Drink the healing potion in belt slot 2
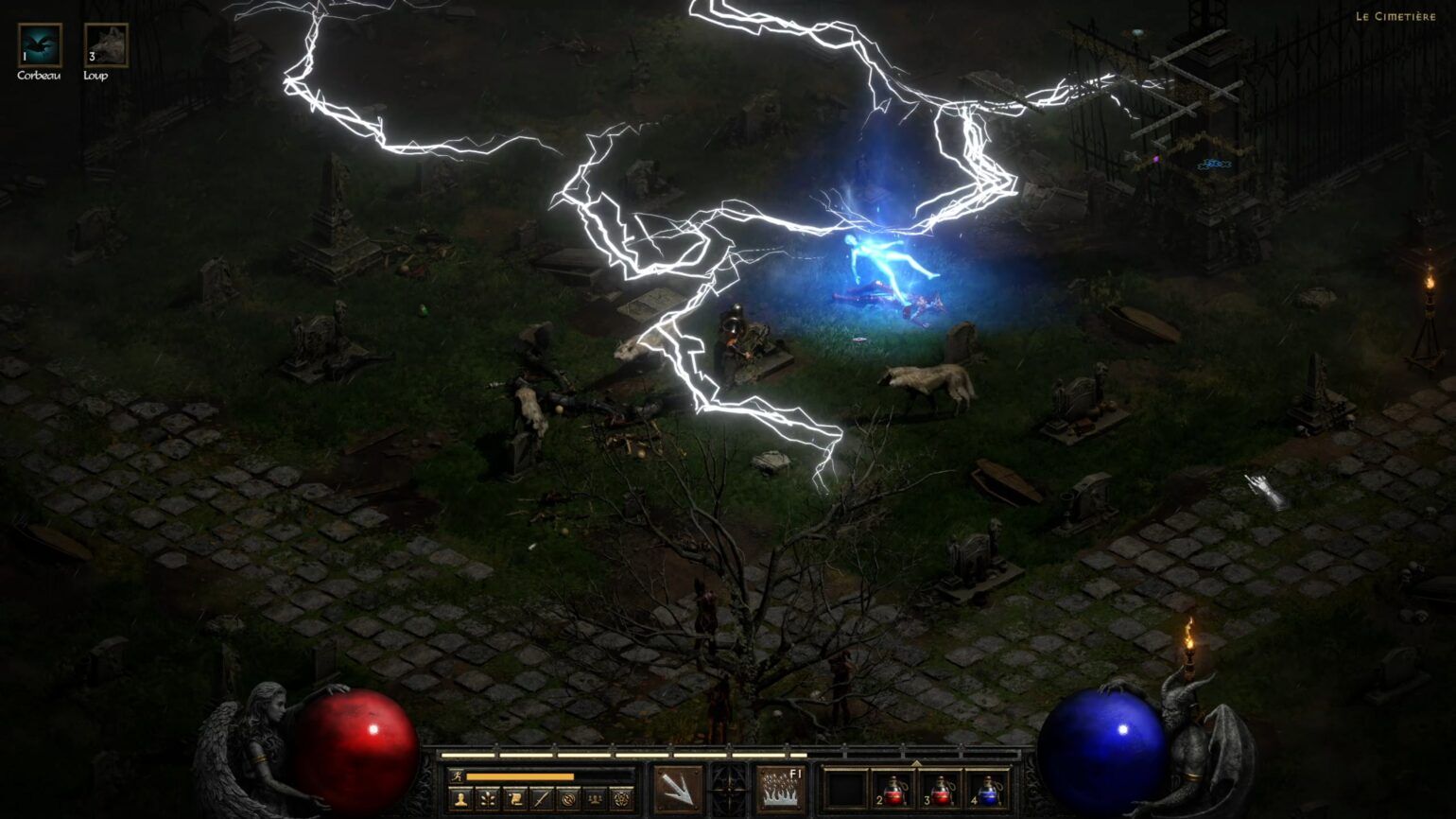1456x819 pixels. pyautogui.click(x=893, y=793)
